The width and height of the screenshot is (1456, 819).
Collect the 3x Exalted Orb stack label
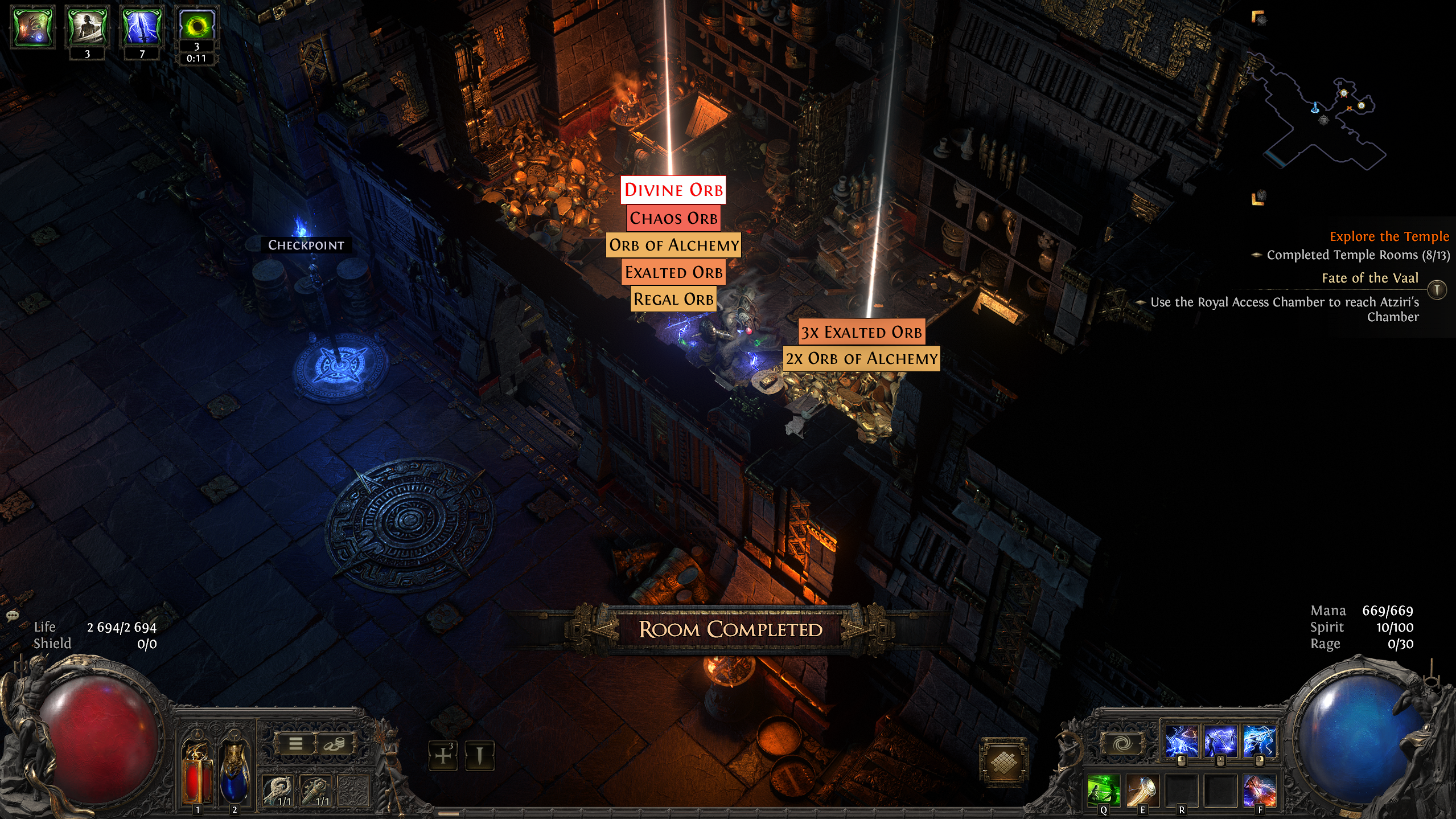coord(861,332)
